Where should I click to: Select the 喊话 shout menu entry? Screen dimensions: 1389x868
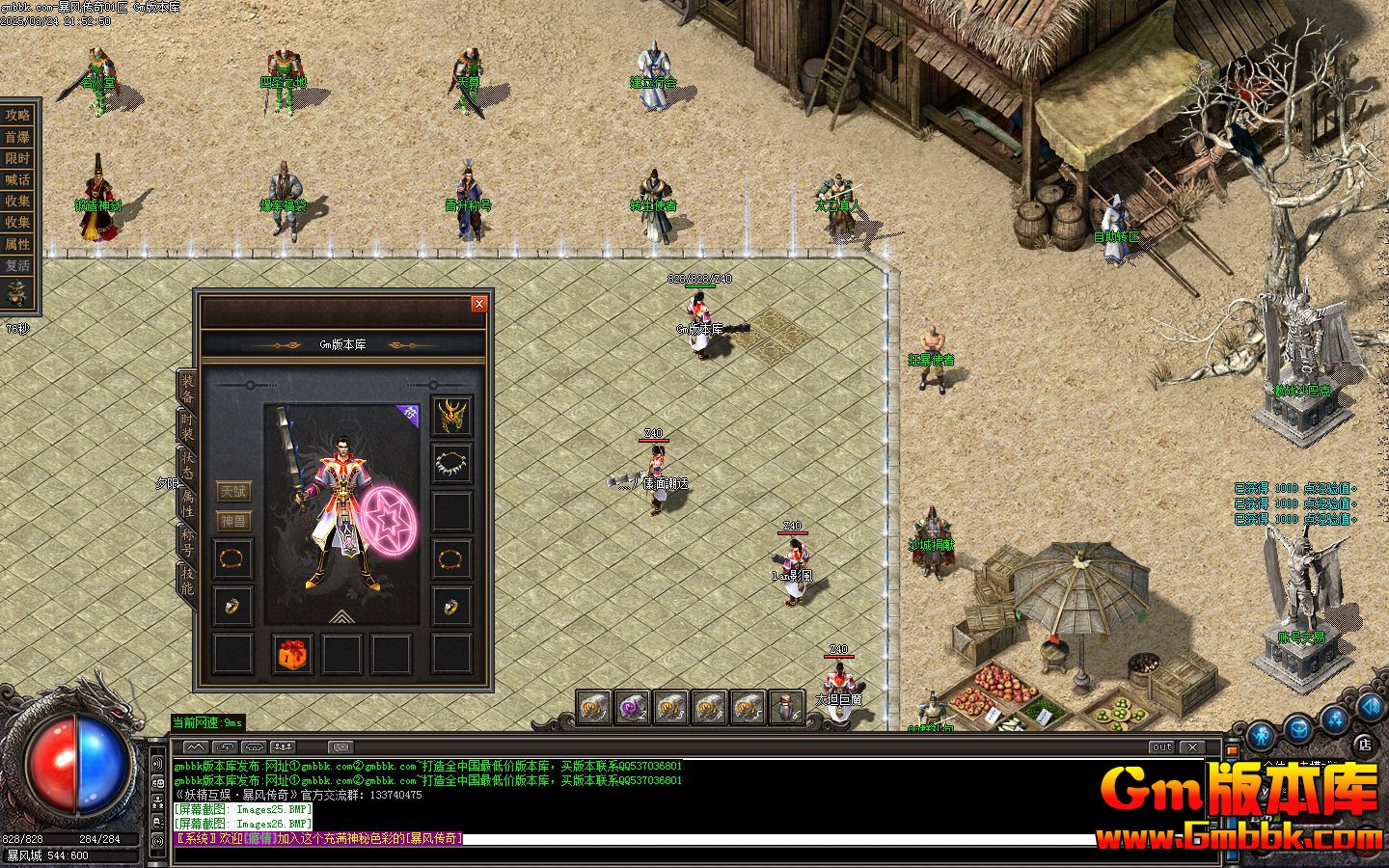tap(18, 179)
